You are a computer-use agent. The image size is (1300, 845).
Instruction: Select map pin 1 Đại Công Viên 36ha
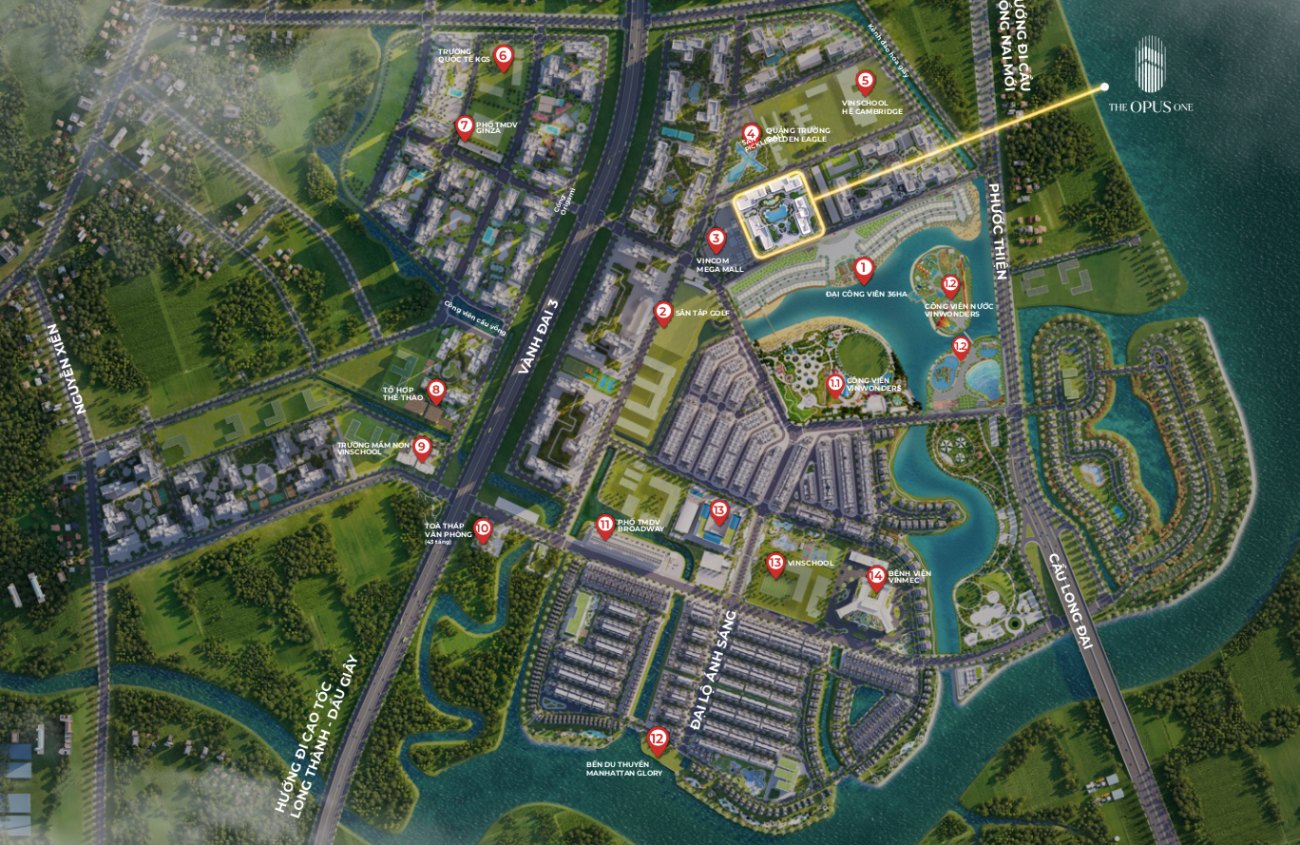pyautogui.click(x=864, y=269)
